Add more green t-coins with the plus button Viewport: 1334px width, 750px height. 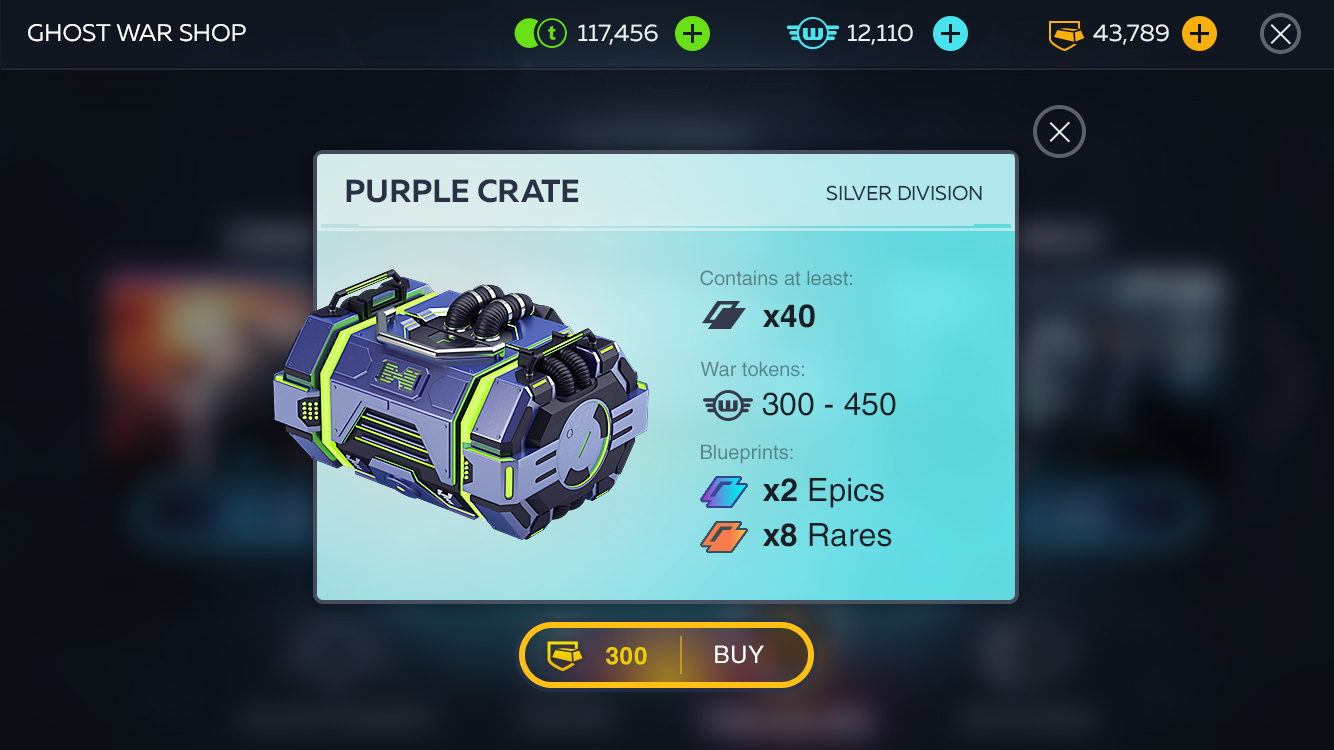pyautogui.click(x=692, y=34)
